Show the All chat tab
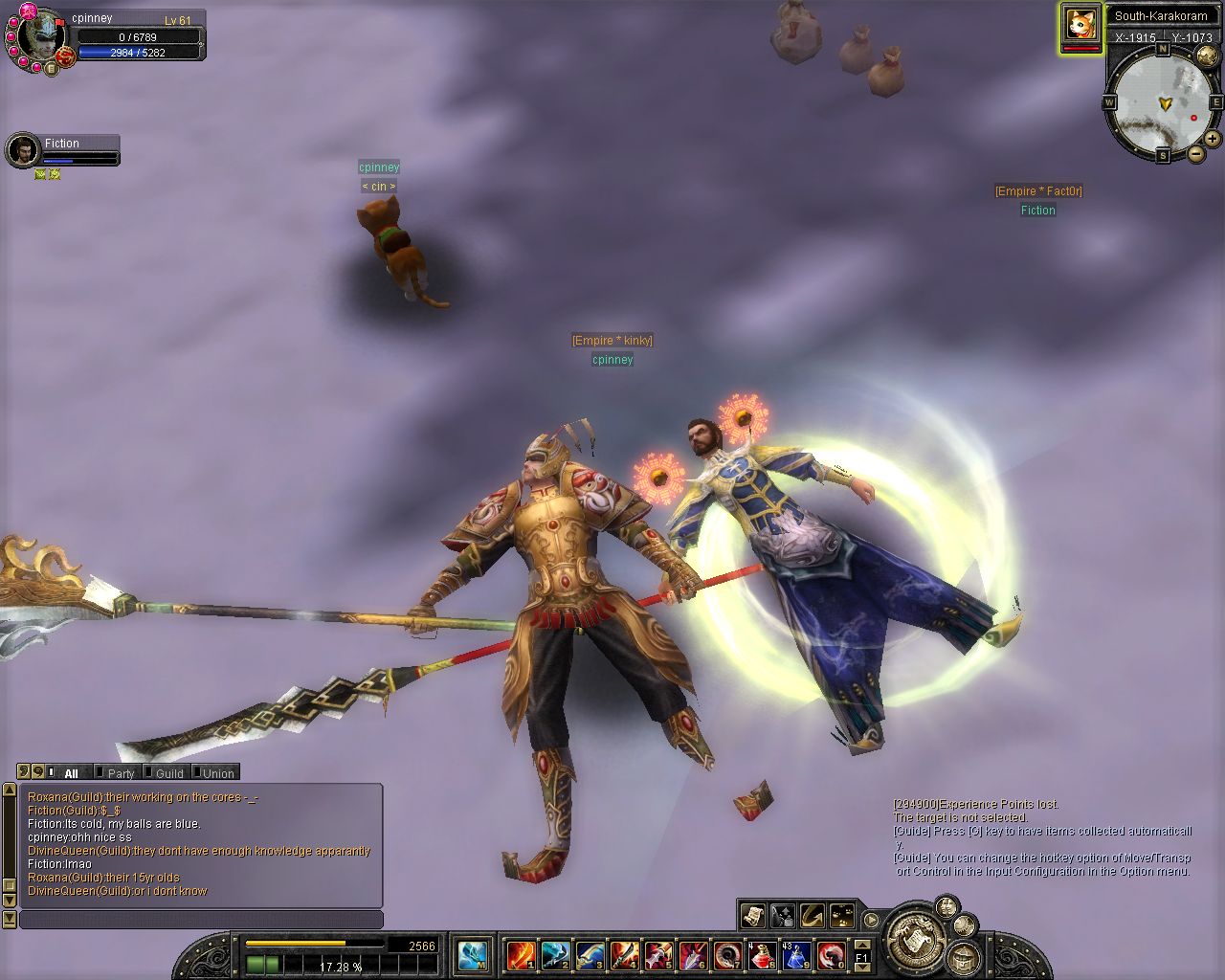 click(x=70, y=773)
